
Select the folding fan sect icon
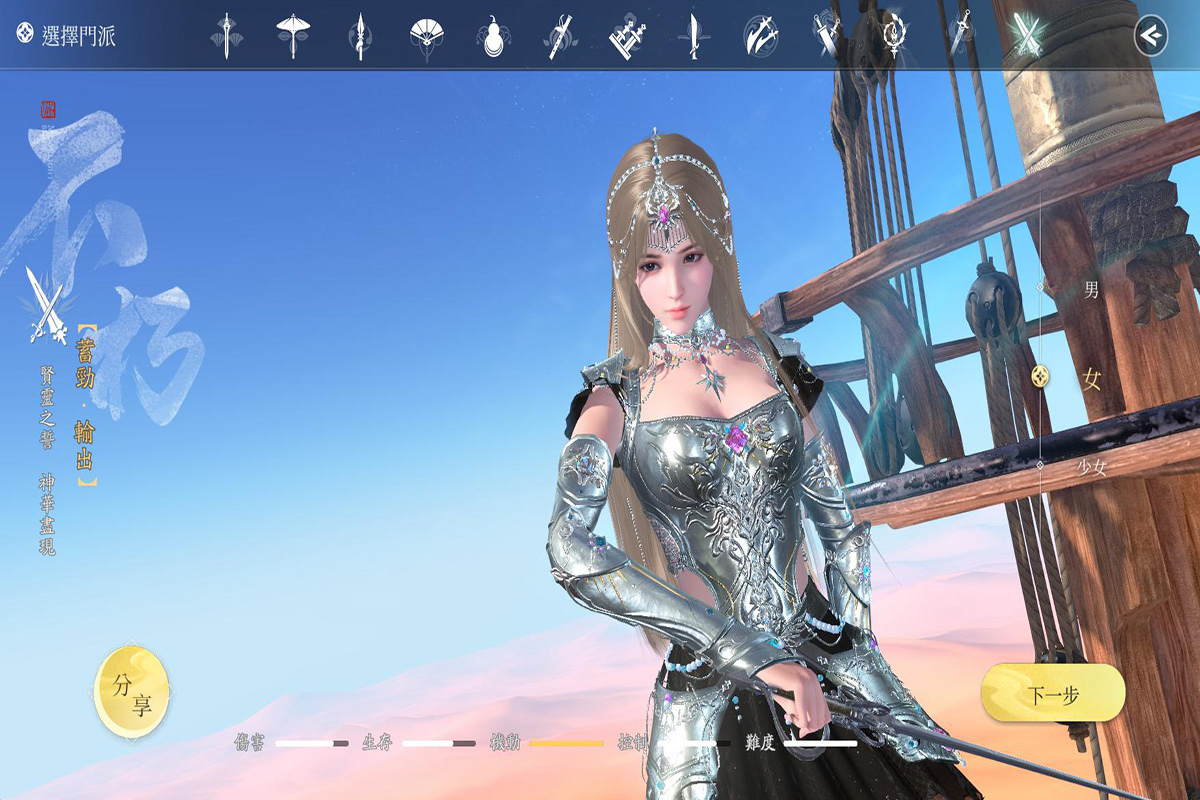[x=425, y=36]
